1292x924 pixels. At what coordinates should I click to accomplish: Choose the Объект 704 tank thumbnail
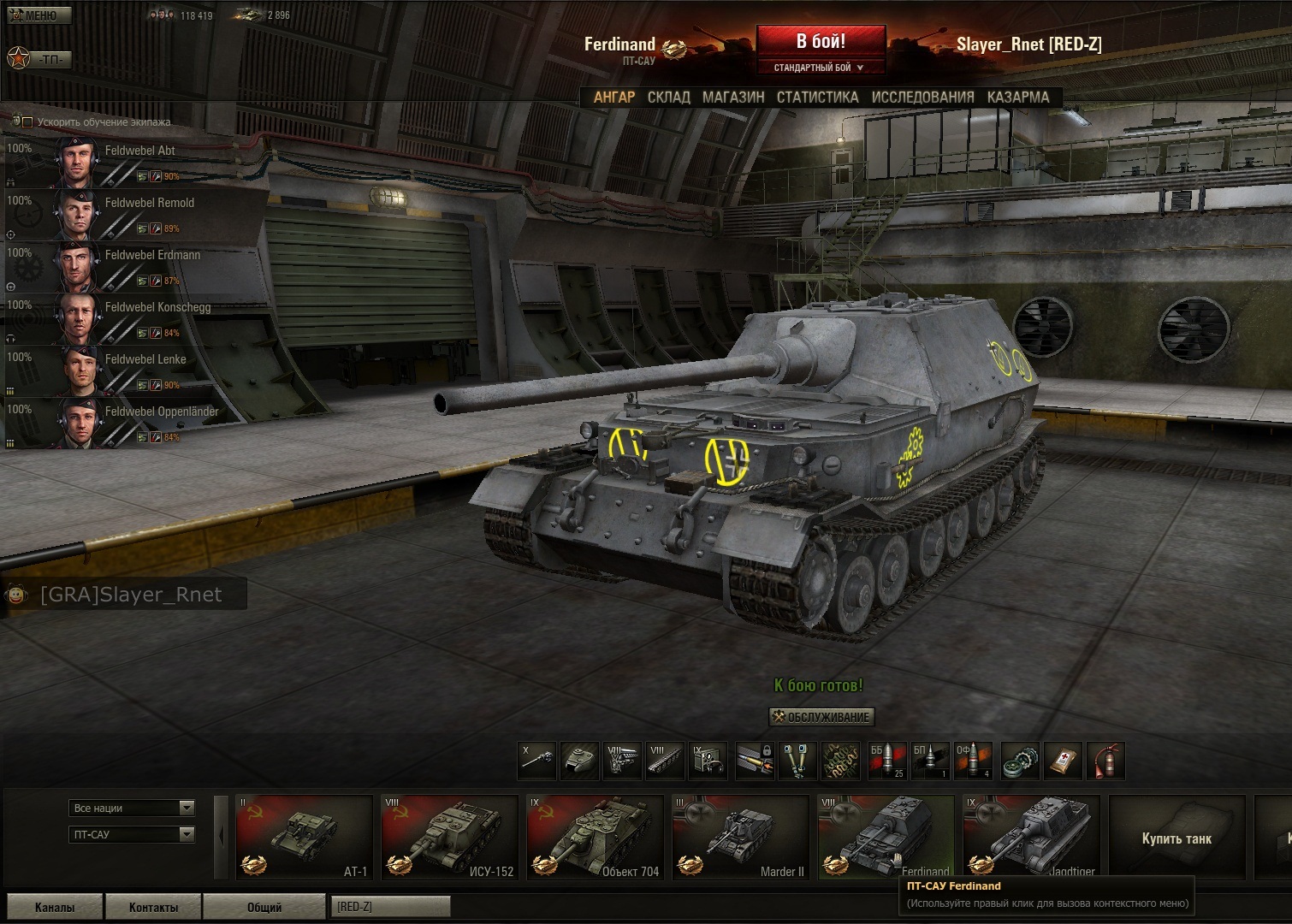[595, 837]
